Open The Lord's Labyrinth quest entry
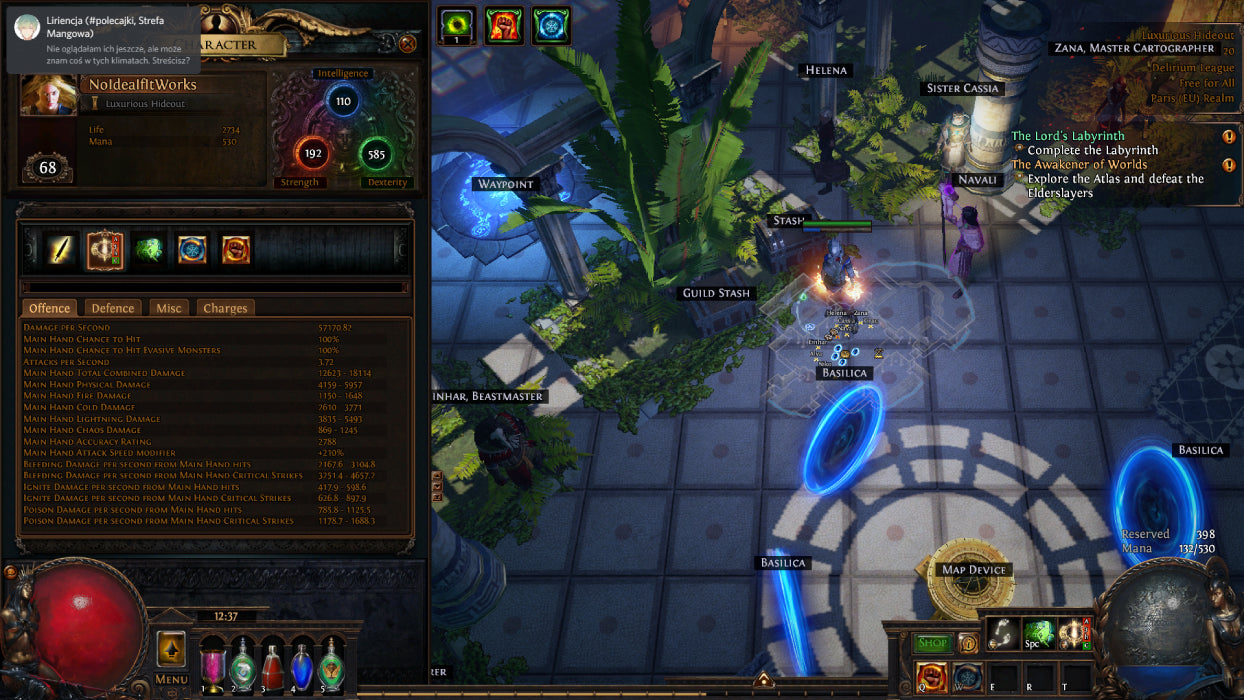Viewport: 1244px width, 700px height. click(1068, 136)
